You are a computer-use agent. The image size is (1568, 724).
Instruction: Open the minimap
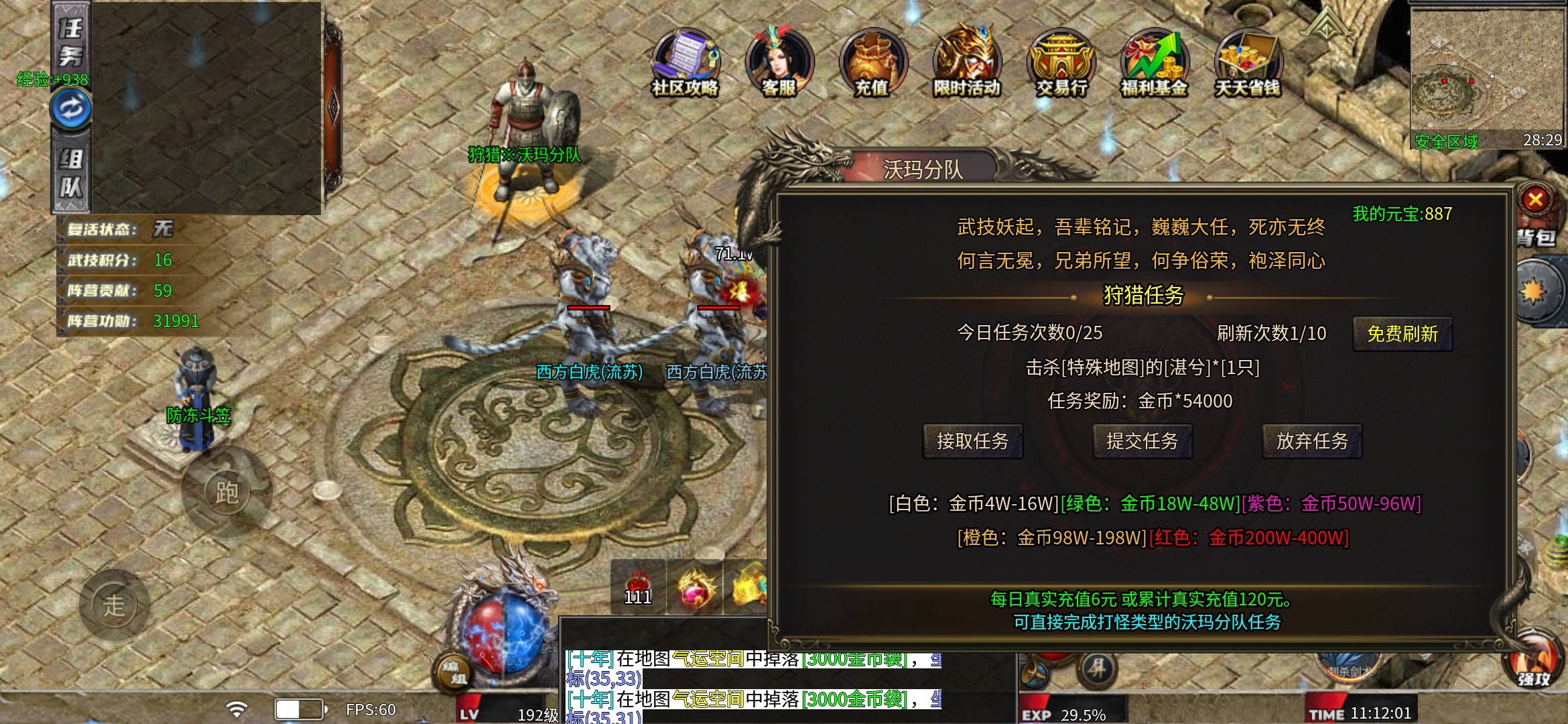coord(1486,72)
